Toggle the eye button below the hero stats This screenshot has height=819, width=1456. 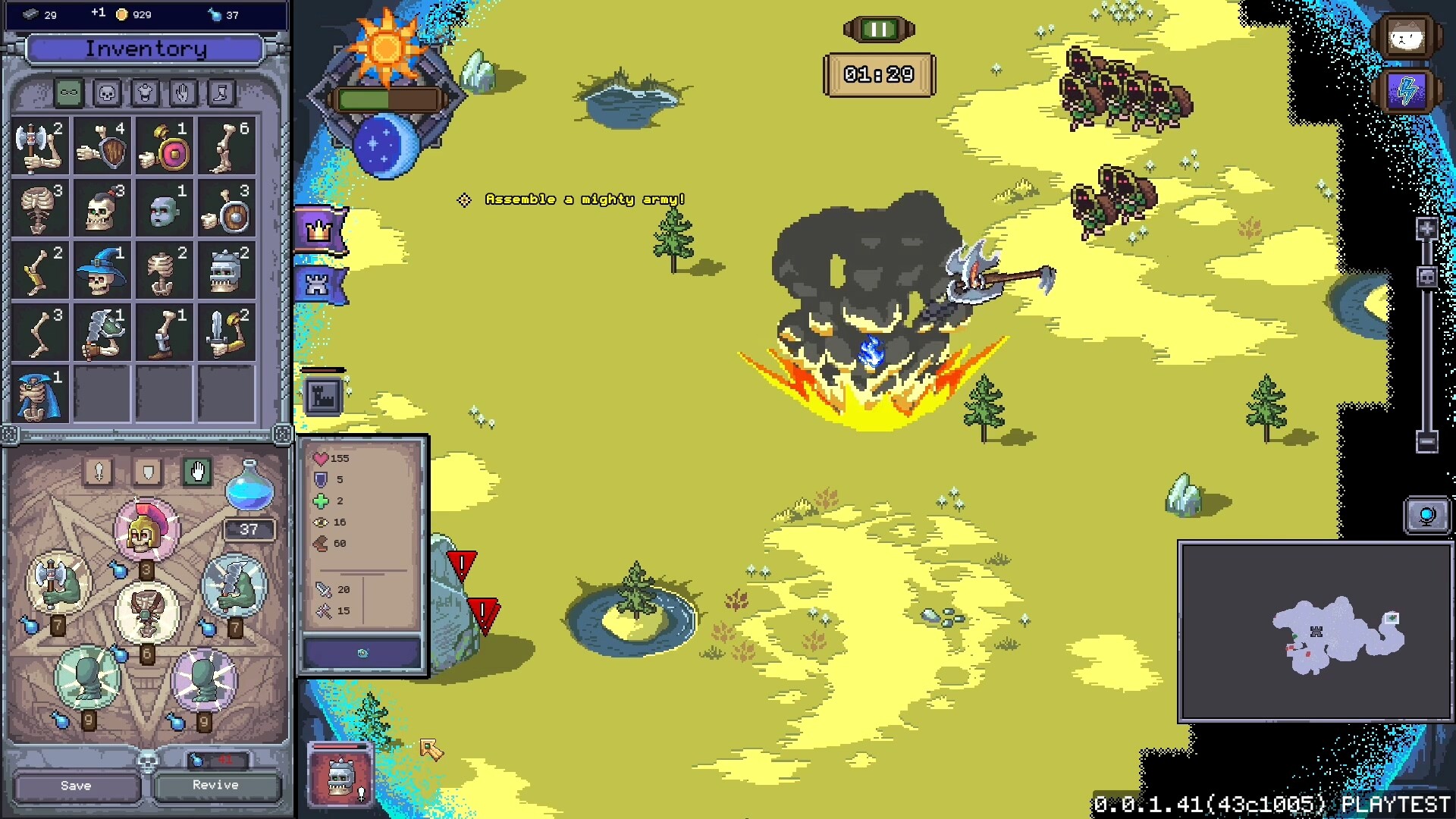pos(362,653)
